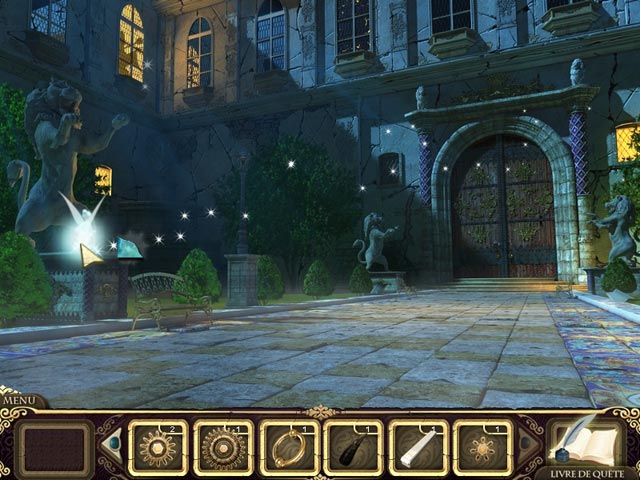Select the black feather inventory slot
The image size is (640, 480).
coord(353,447)
